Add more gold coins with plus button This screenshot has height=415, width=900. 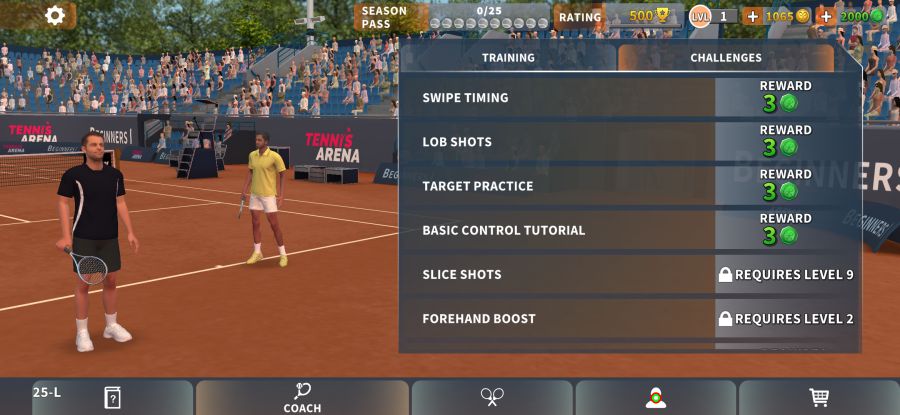tap(752, 16)
